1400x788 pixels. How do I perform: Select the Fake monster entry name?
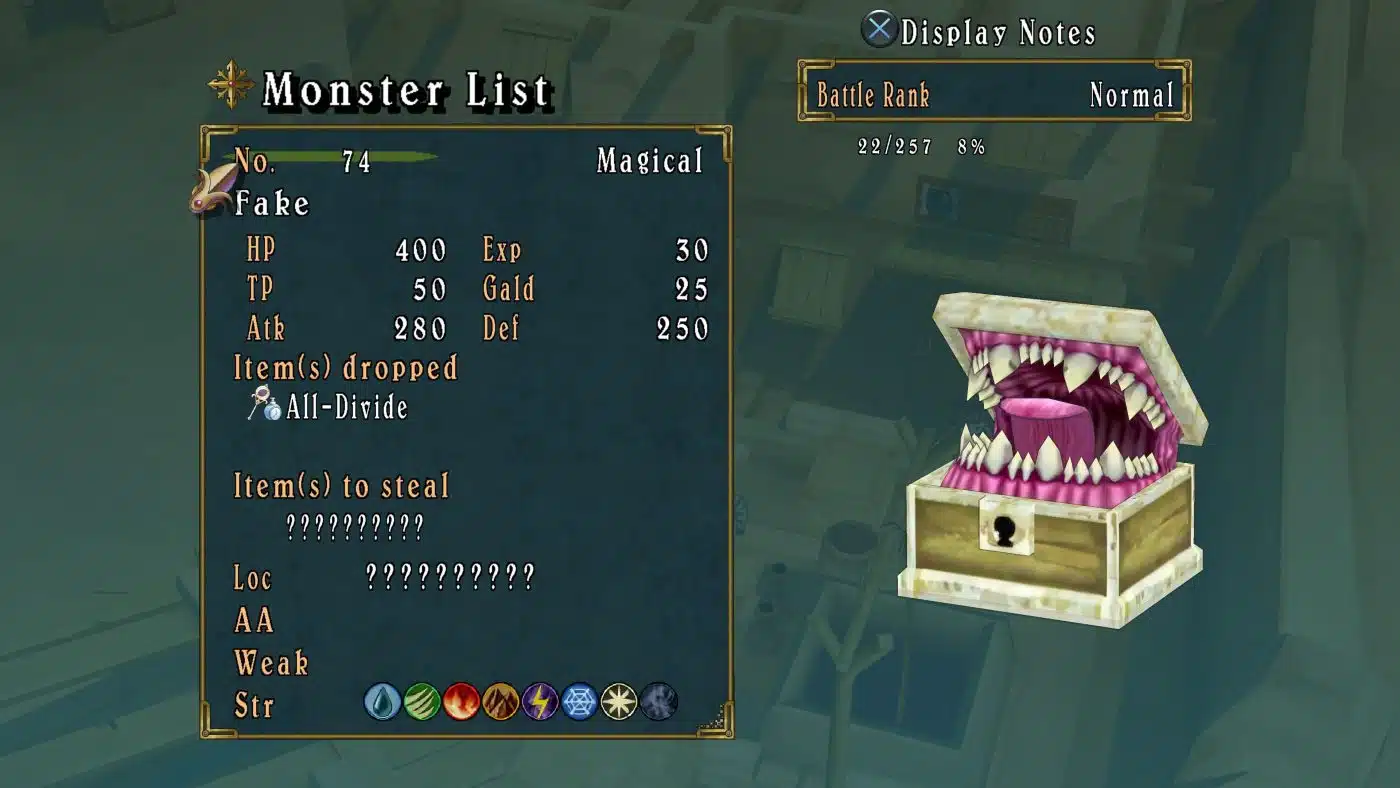[x=272, y=204]
